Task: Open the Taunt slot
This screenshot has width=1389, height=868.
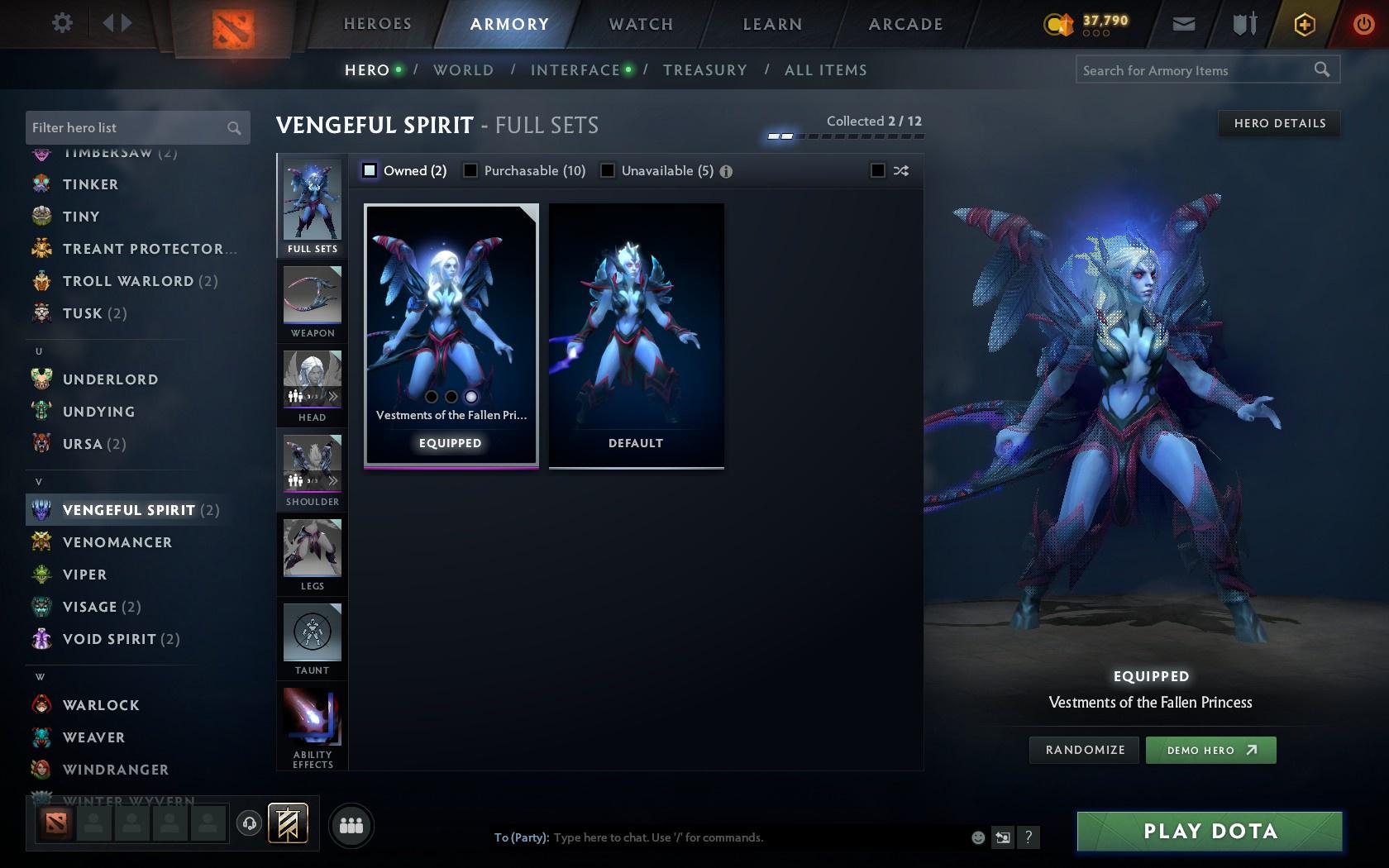Action: [x=312, y=635]
